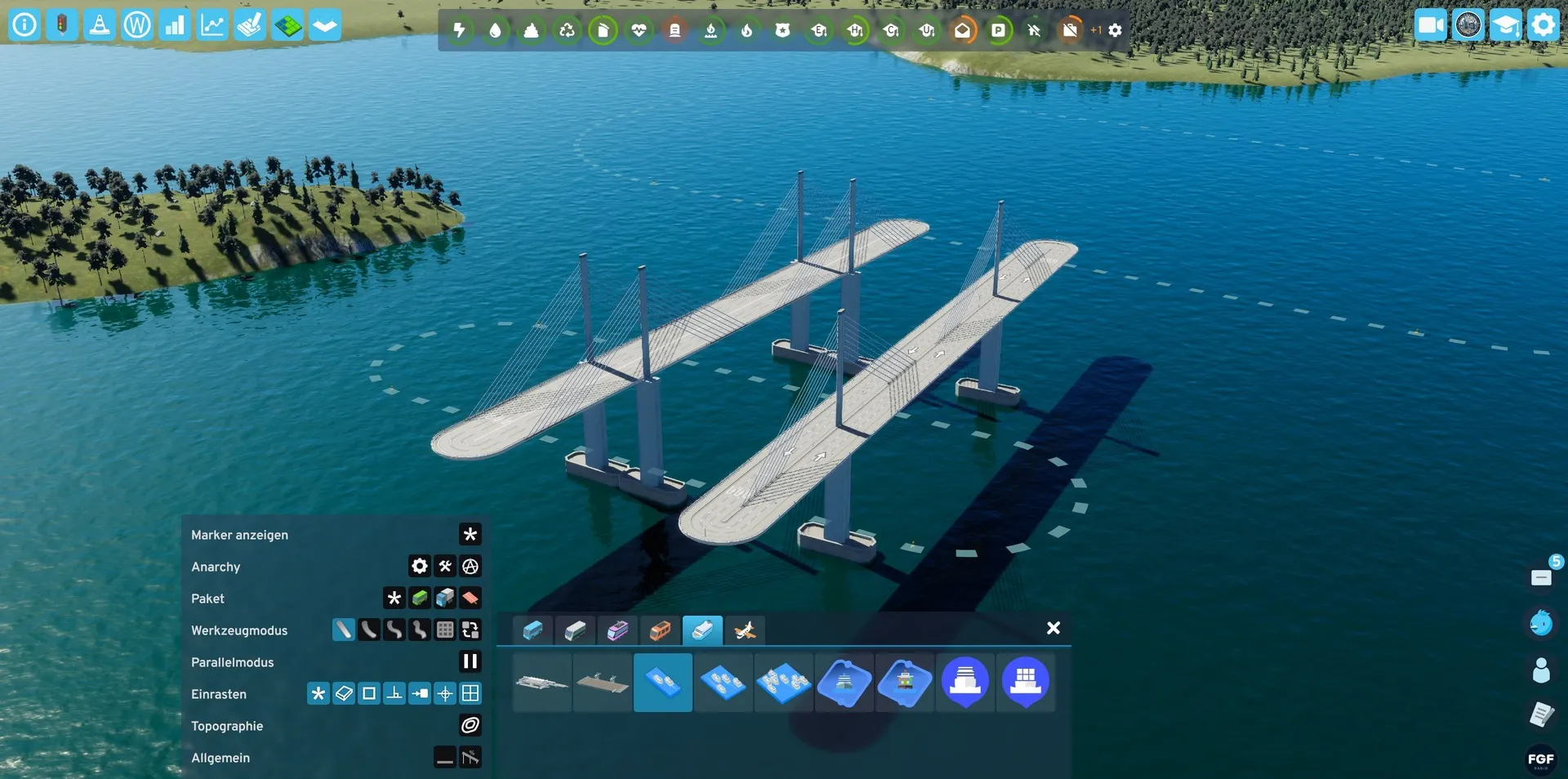Show the parking info view
The image size is (1568, 779).
(x=998, y=30)
